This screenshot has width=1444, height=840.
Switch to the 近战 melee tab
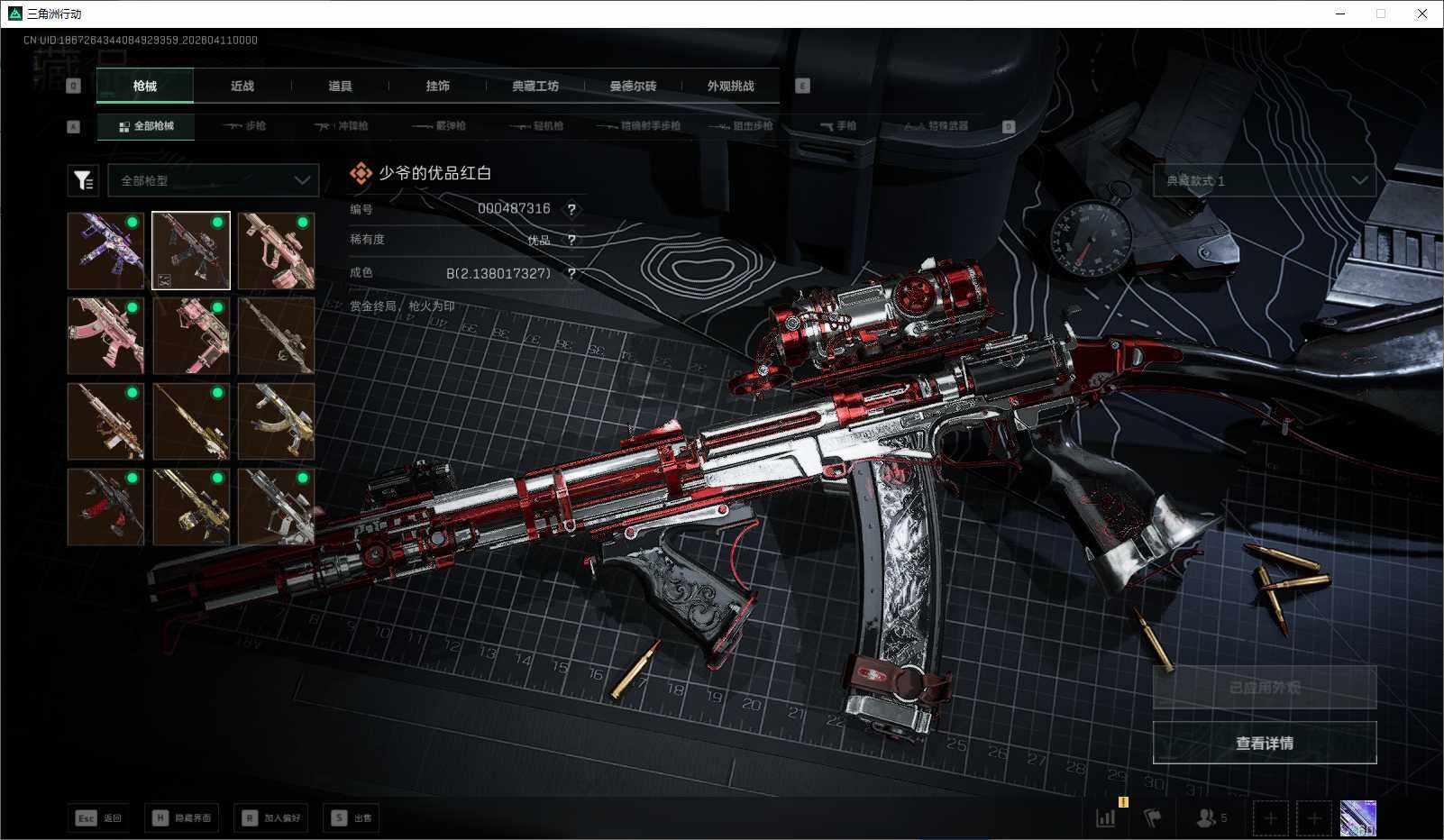[x=242, y=86]
